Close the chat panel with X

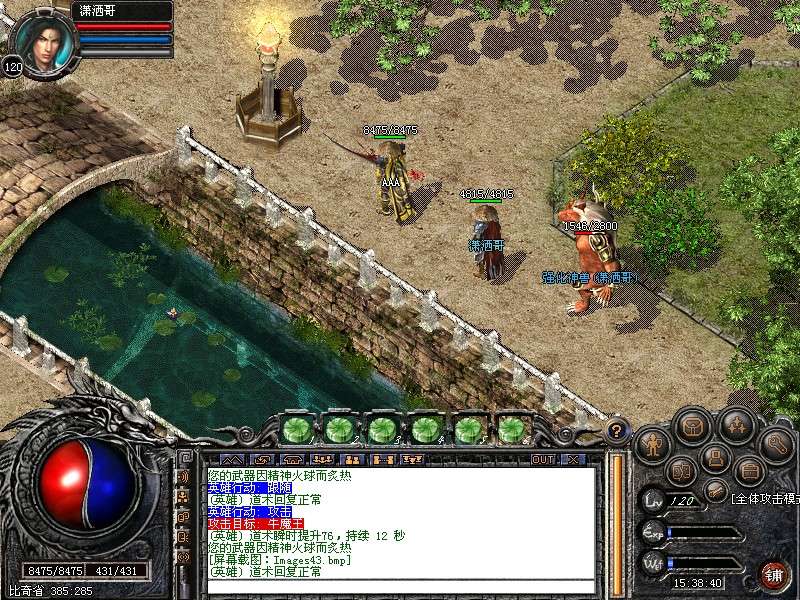(x=573, y=459)
